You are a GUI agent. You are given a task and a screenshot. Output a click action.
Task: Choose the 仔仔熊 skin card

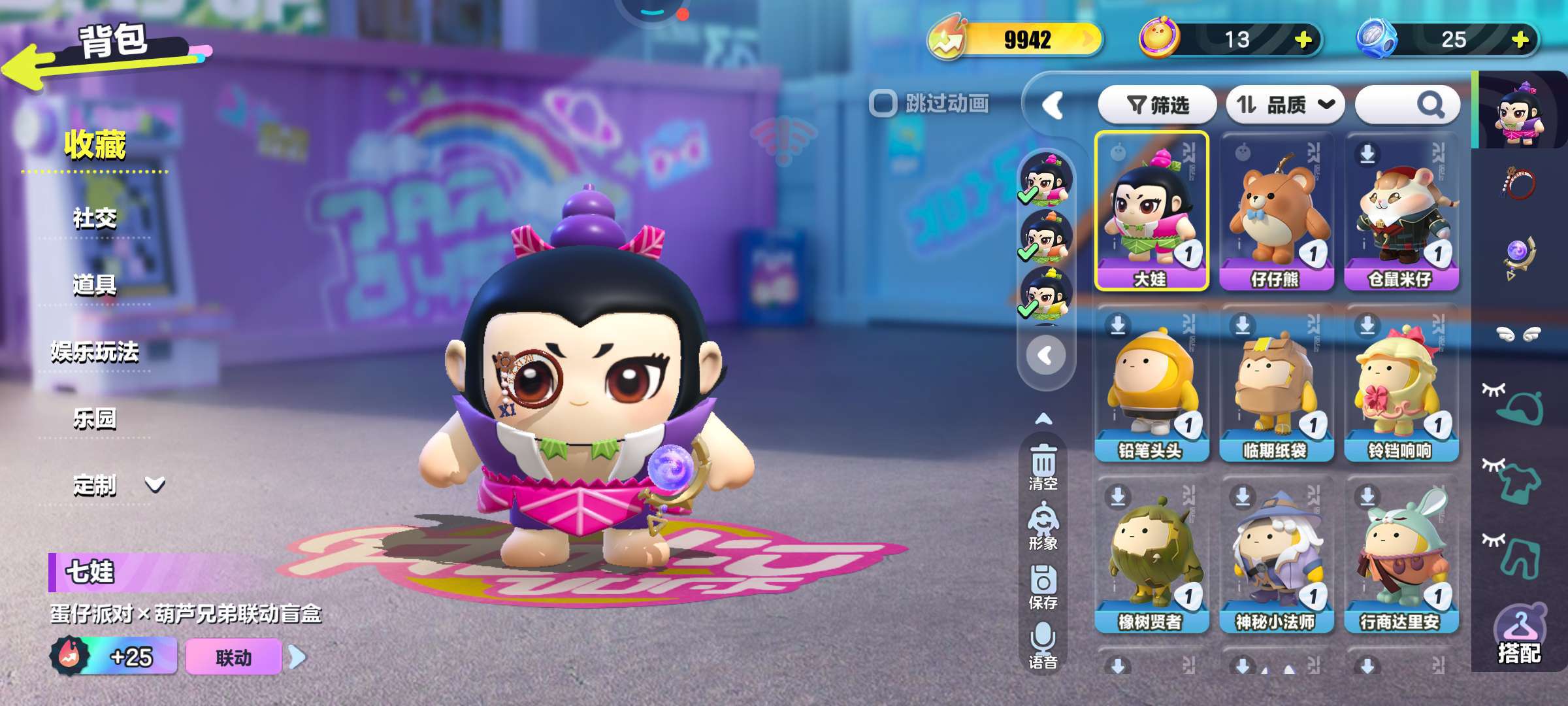1276,210
